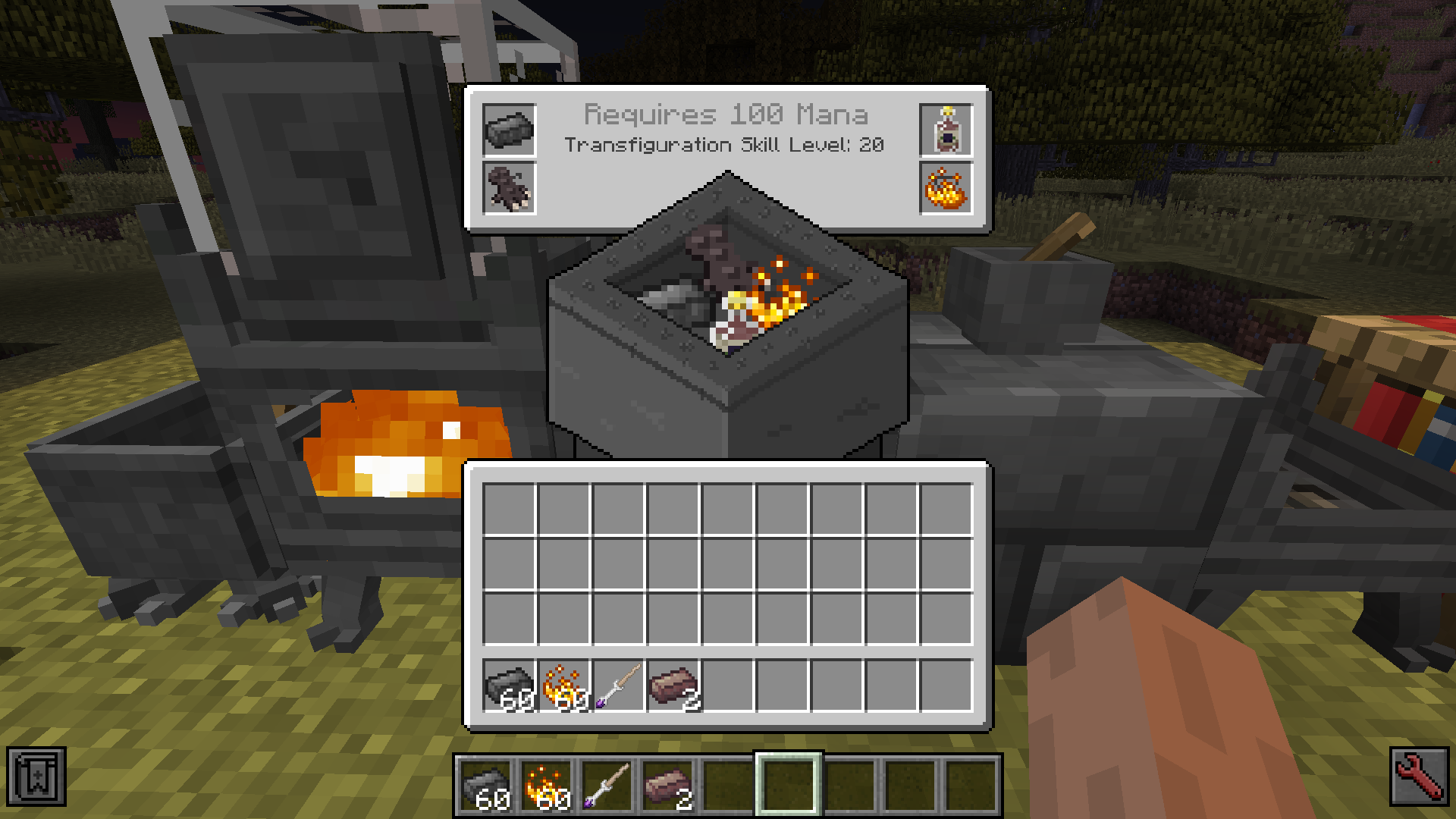Image resolution: width=1456 pixels, height=819 pixels.
Task: Select the iron ingot in the recipe ingredients
Action: pos(507,128)
